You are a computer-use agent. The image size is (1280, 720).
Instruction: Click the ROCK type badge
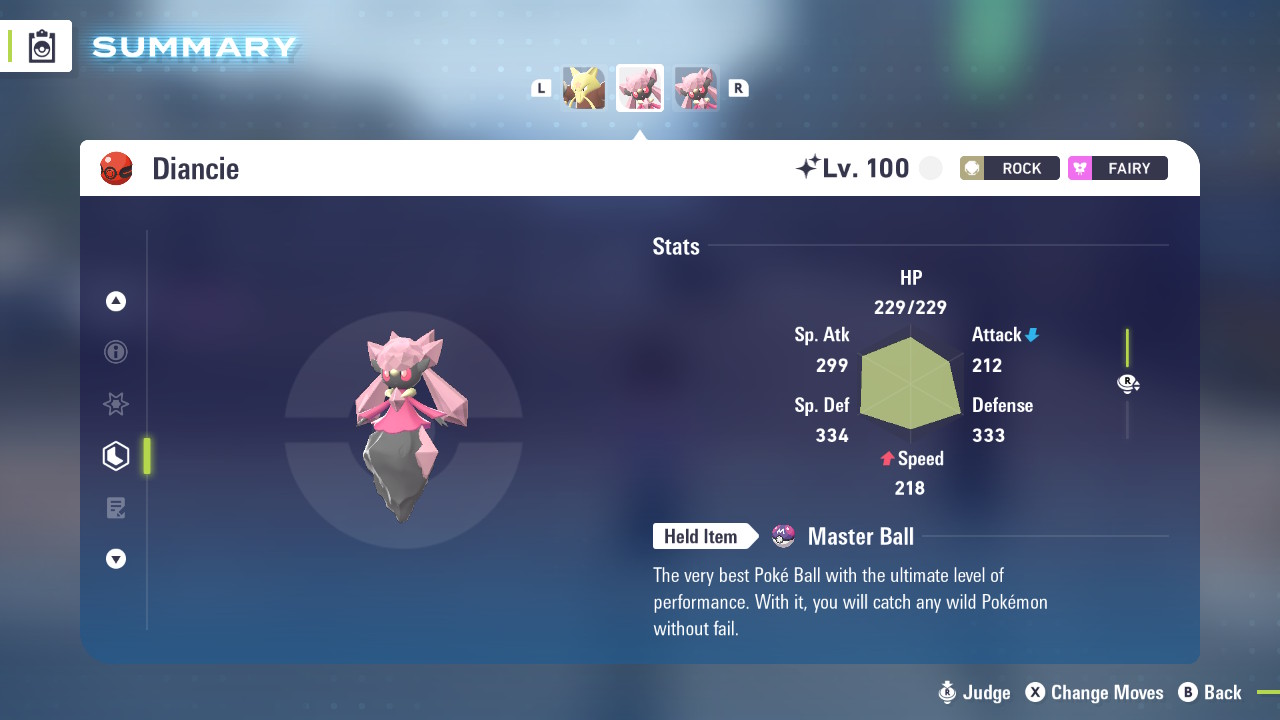coord(1009,168)
